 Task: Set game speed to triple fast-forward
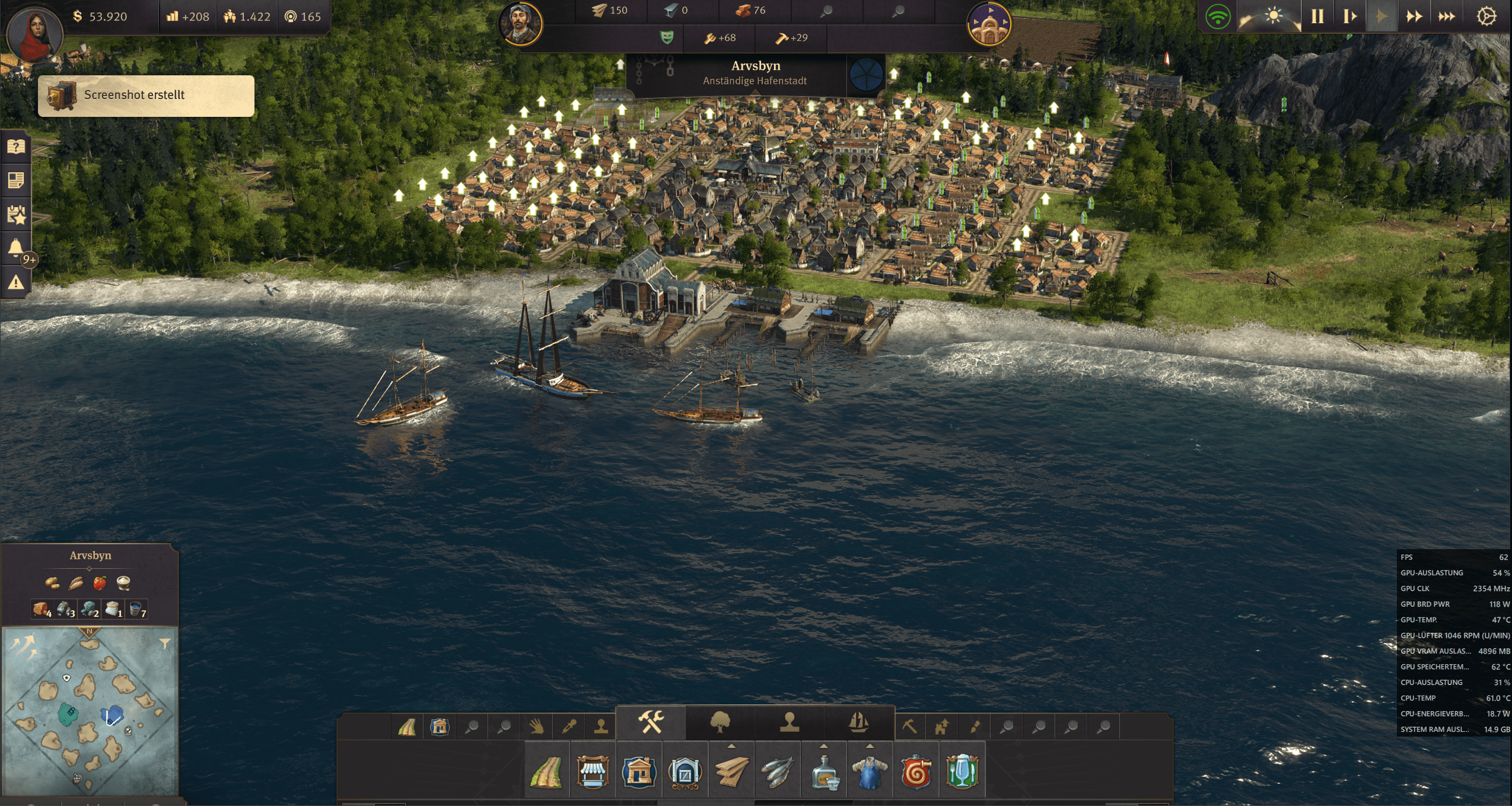pos(1446,17)
